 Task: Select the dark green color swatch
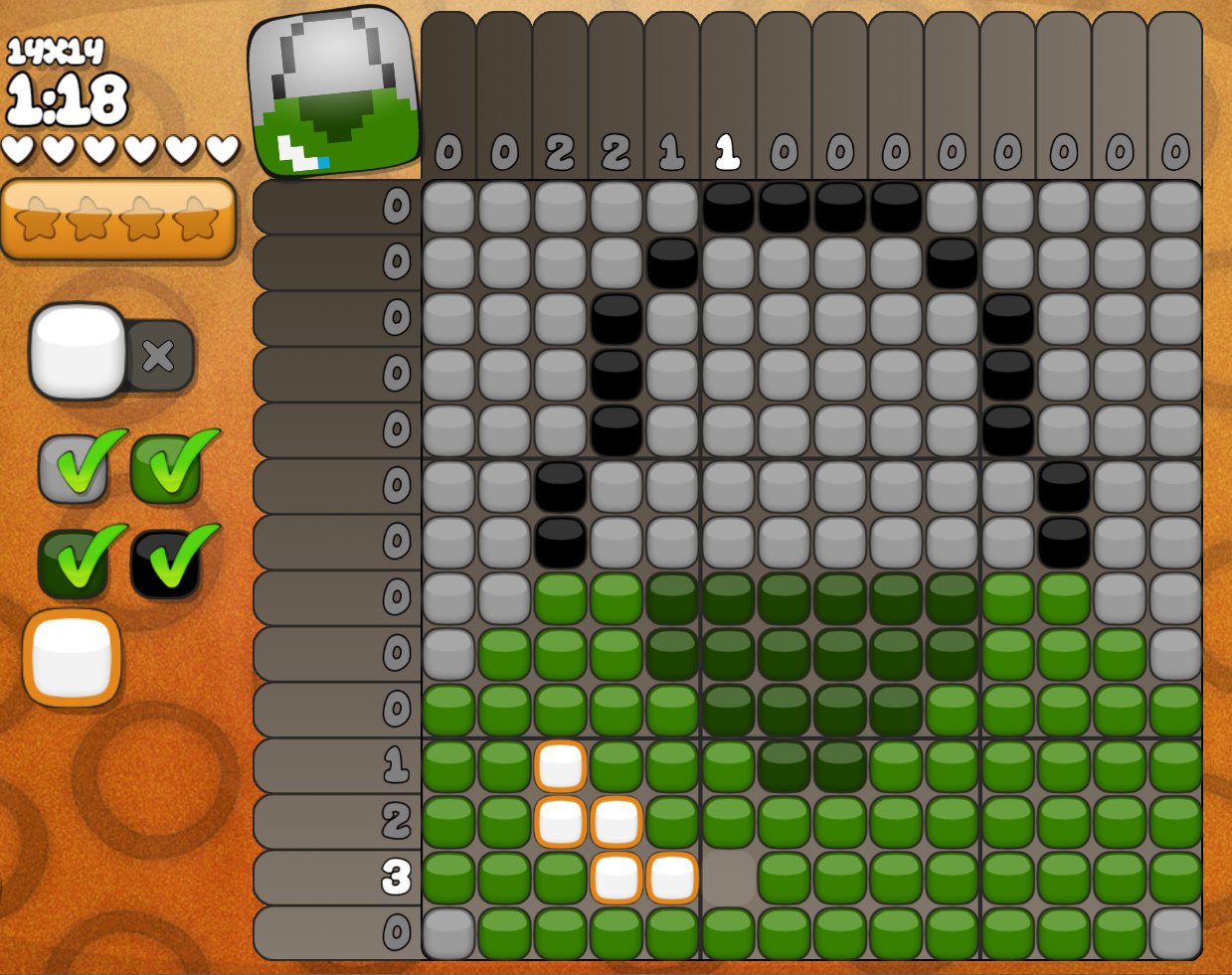point(74,563)
